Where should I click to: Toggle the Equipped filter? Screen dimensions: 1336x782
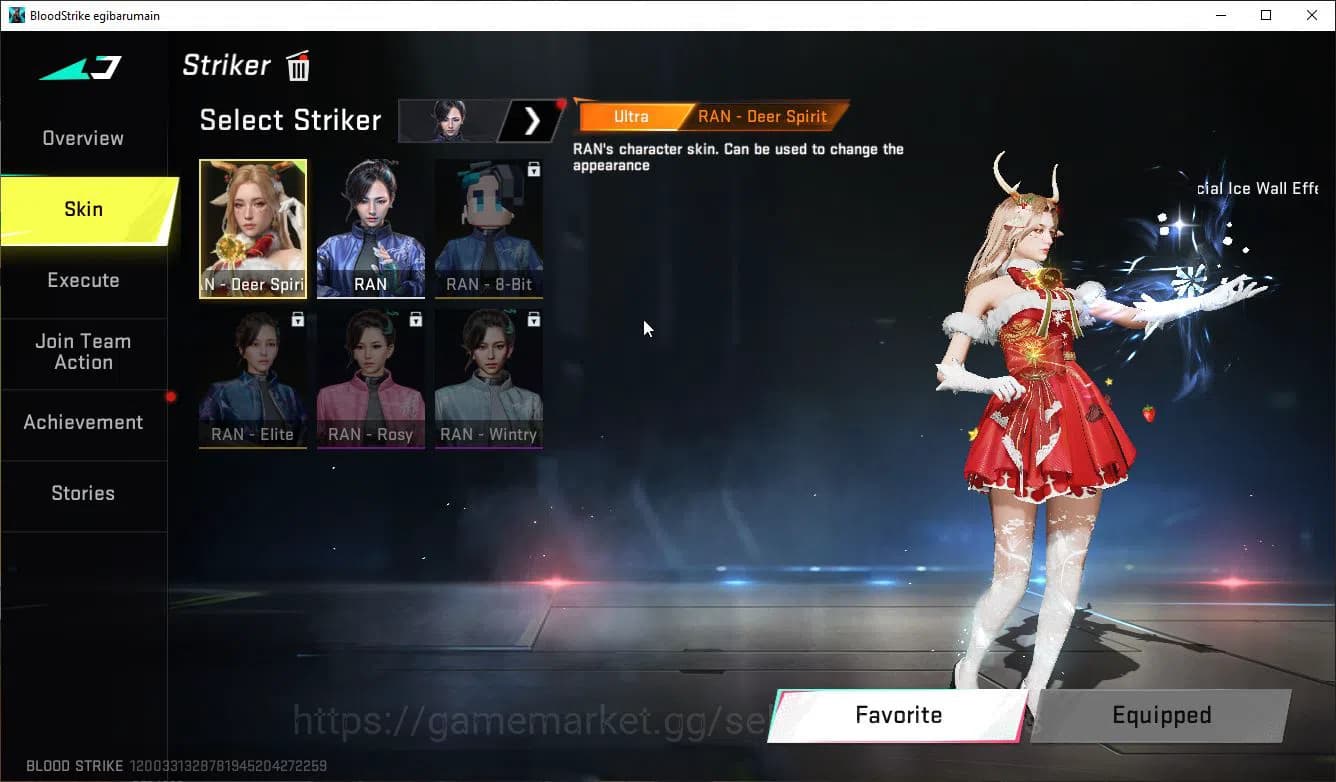pyautogui.click(x=1161, y=715)
